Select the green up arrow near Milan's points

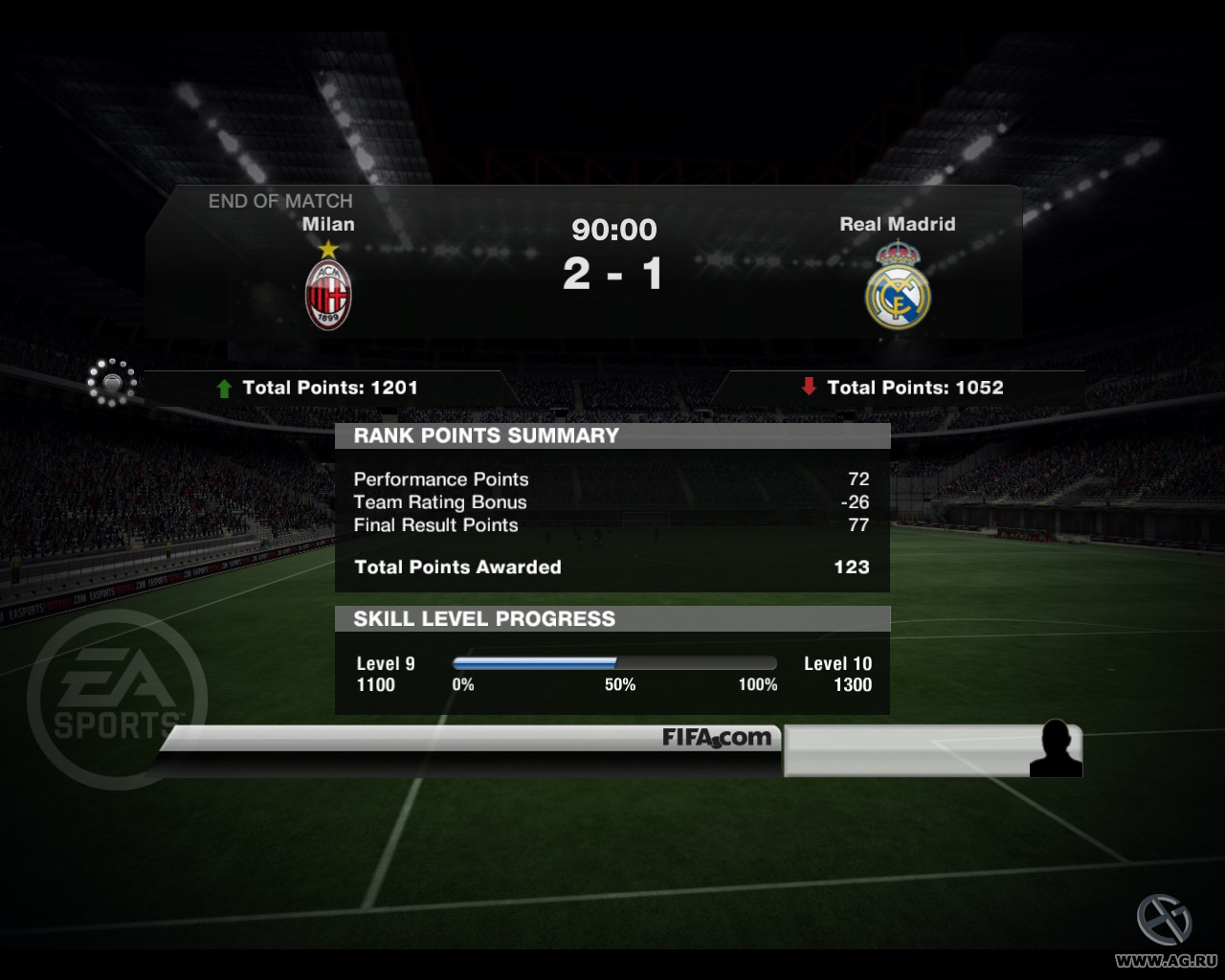click(x=224, y=388)
